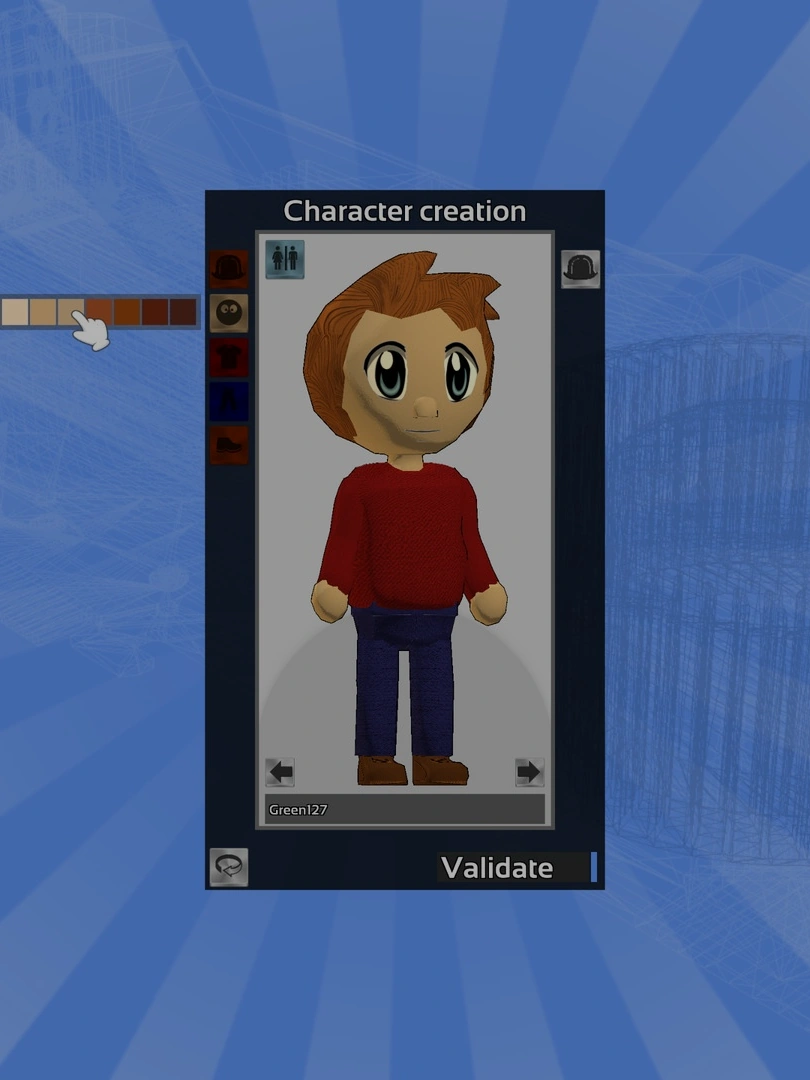The width and height of the screenshot is (810, 1080).
Task: Select the face skin-tone category
Action: tap(229, 313)
